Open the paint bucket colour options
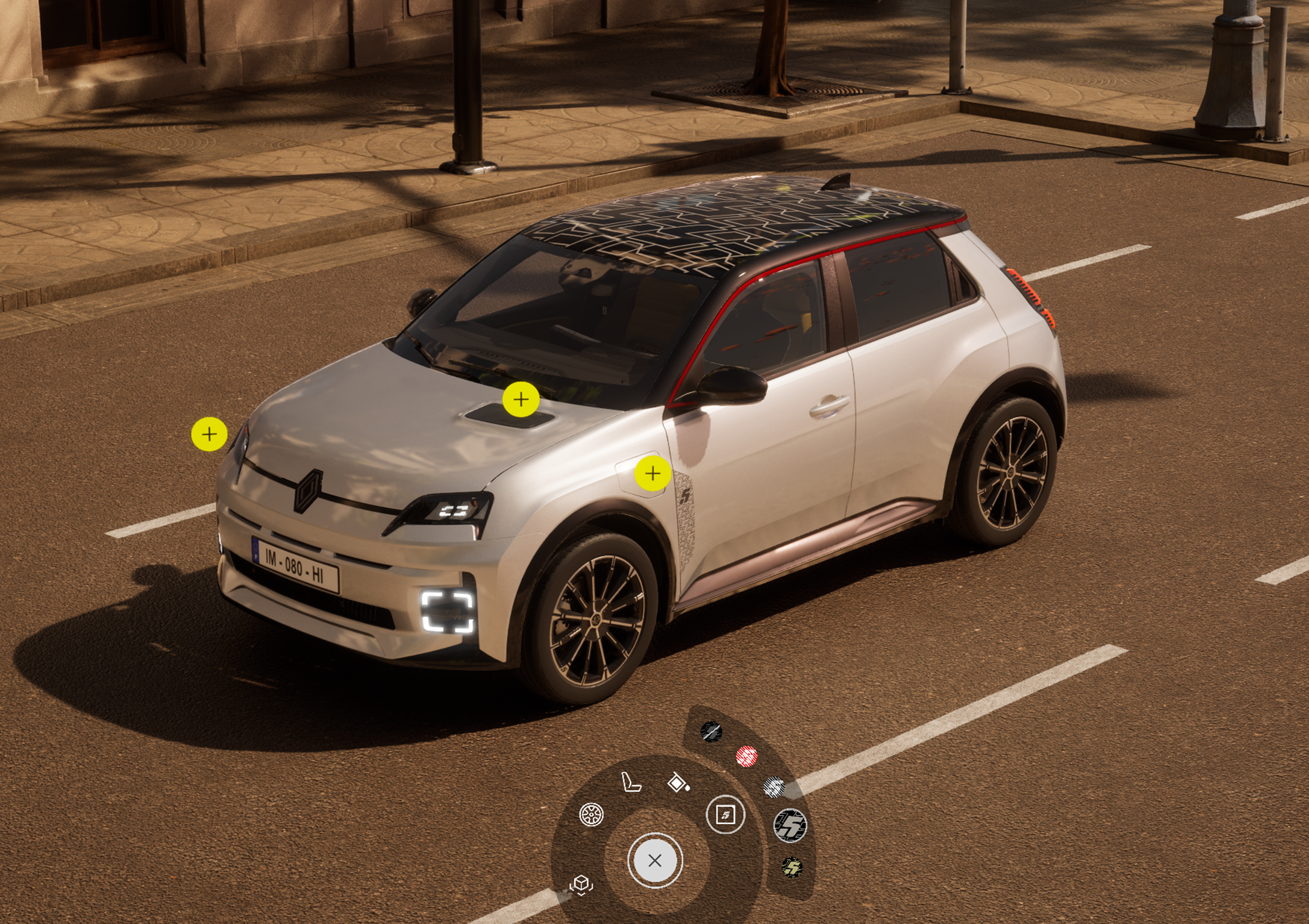The image size is (1309, 924). click(x=678, y=783)
